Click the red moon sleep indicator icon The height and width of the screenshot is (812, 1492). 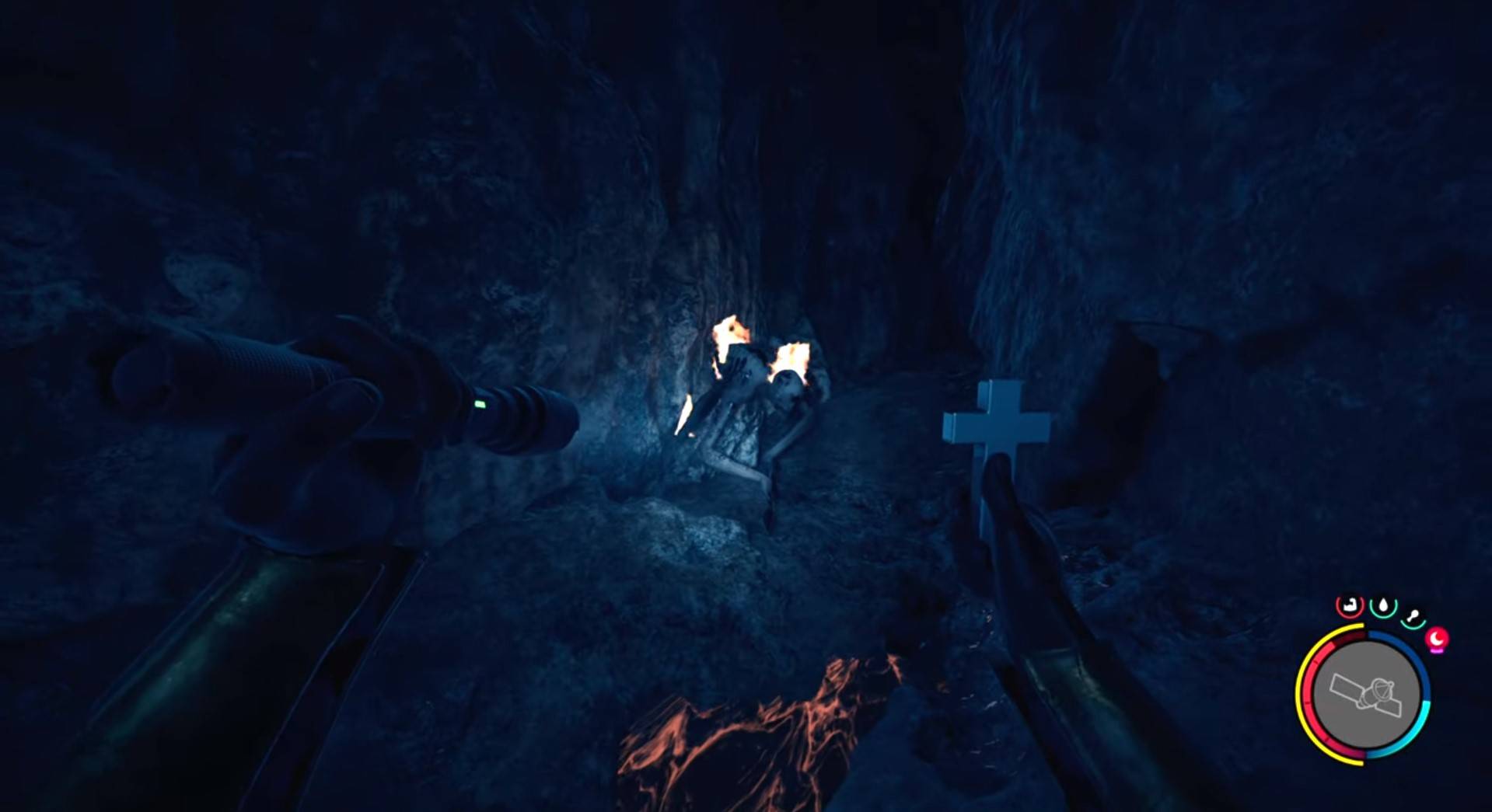click(1438, 638)
